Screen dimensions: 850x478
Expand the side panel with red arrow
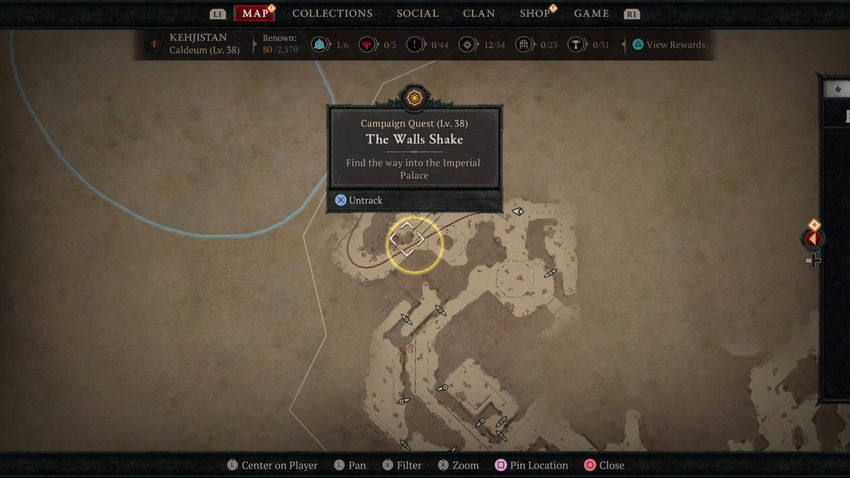[813, 239]
